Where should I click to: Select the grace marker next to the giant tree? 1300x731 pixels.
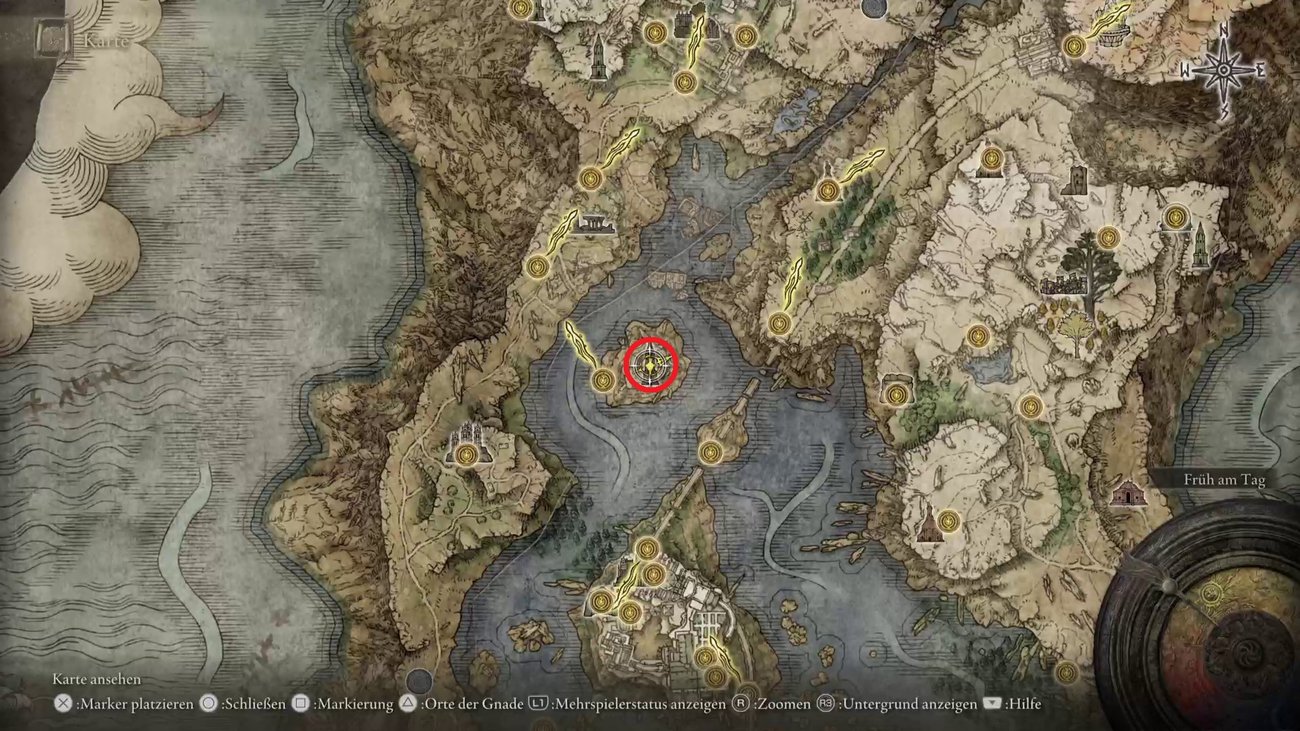tap(1107, 238)
